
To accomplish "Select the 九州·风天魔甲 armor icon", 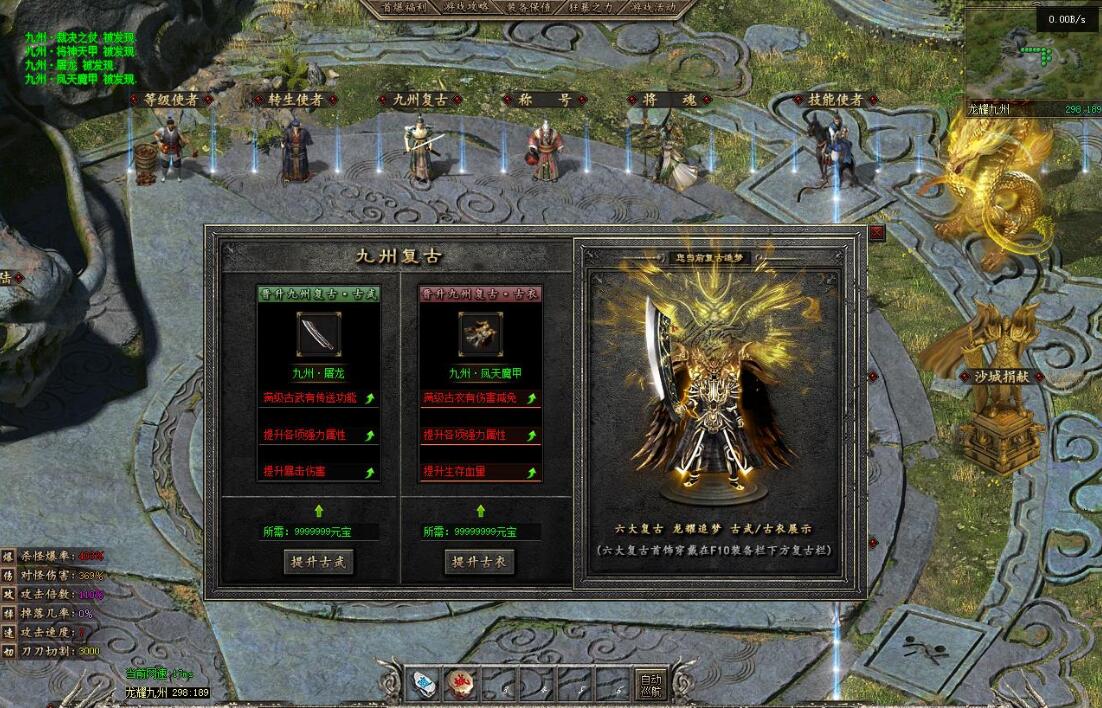I will click(479, 334).
